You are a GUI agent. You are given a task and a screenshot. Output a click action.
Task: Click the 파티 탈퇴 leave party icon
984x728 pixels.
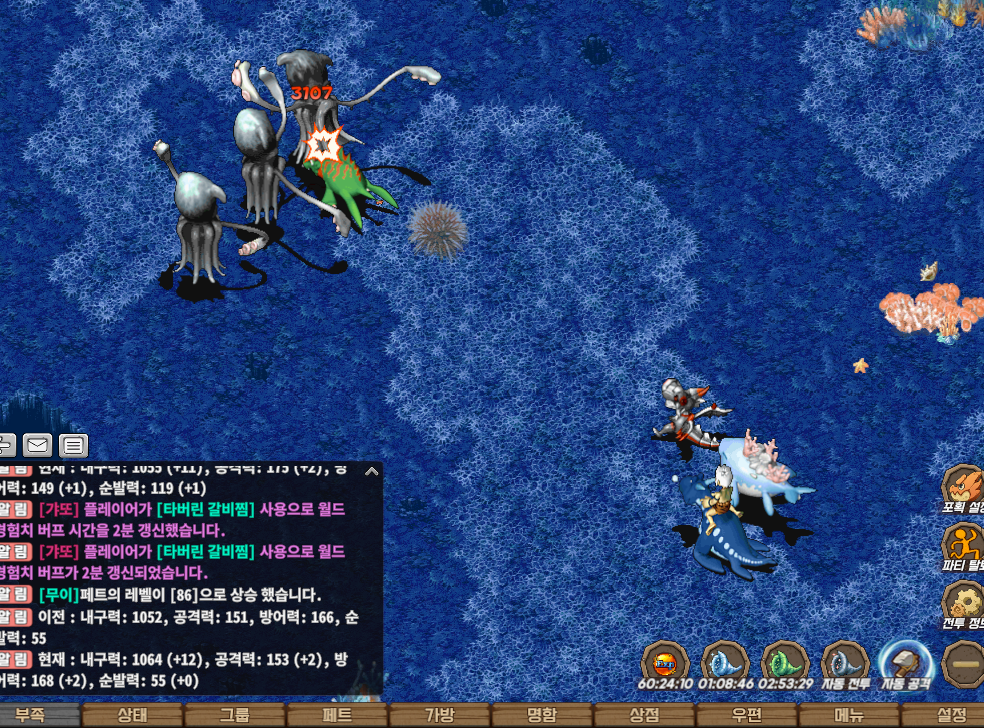(963, 545)
